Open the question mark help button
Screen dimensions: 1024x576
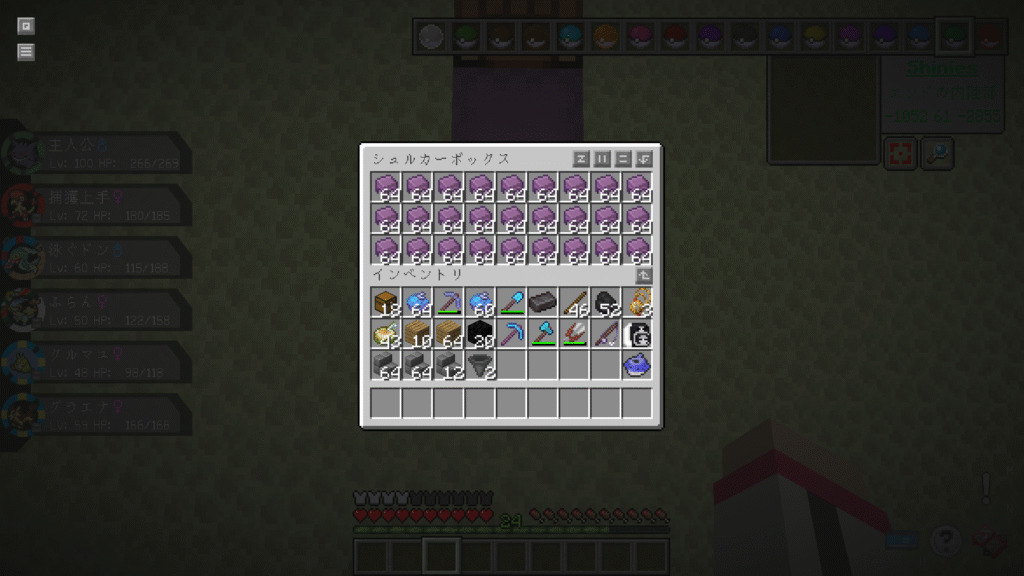click(x=945, y=541)
